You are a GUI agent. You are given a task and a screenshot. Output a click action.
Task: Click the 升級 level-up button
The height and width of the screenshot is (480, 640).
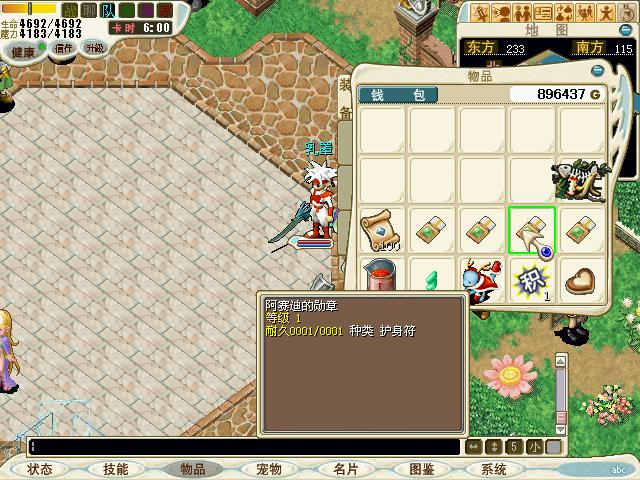point(95,48)
